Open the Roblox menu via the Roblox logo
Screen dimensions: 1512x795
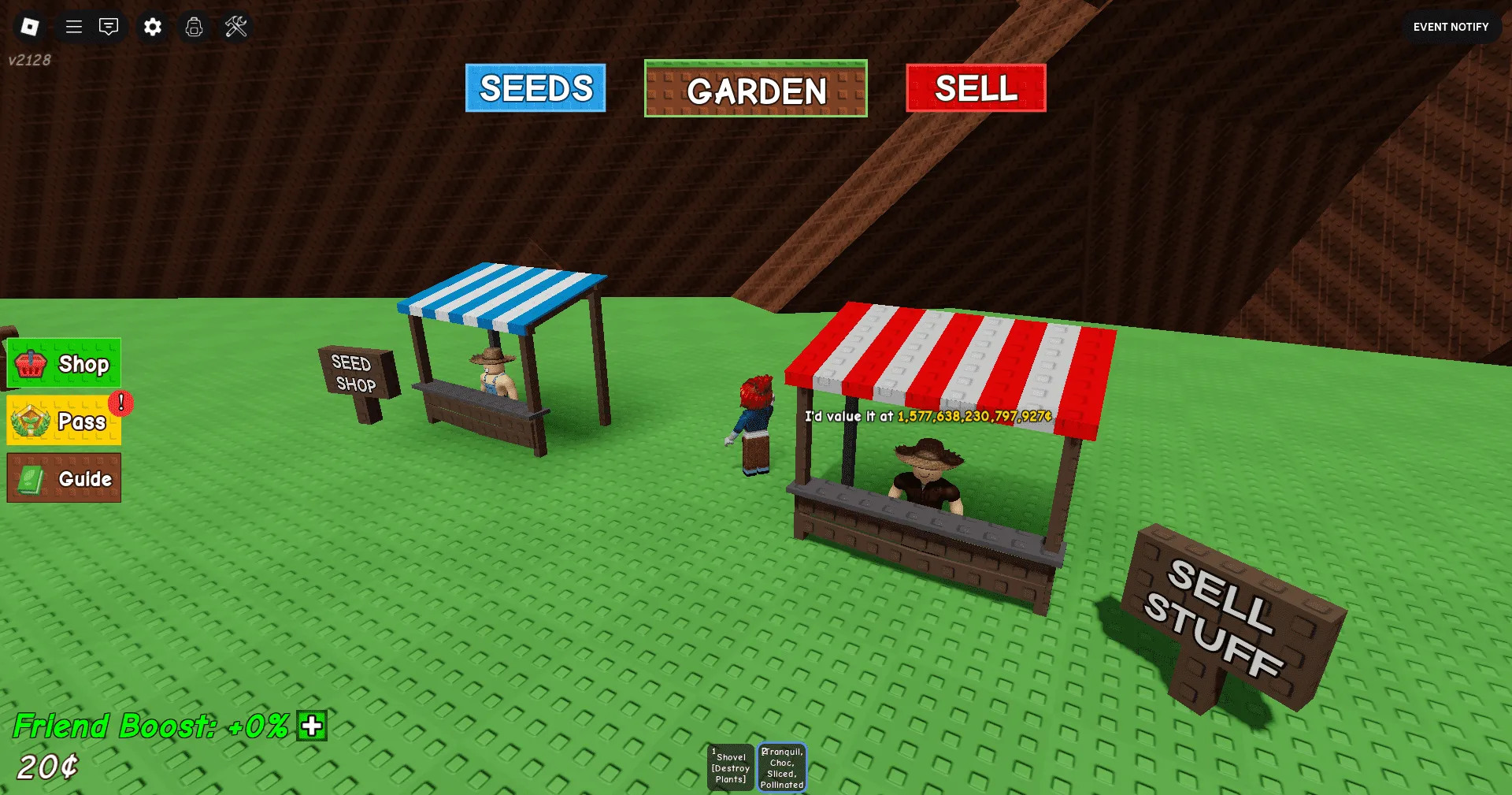point(29,26)
